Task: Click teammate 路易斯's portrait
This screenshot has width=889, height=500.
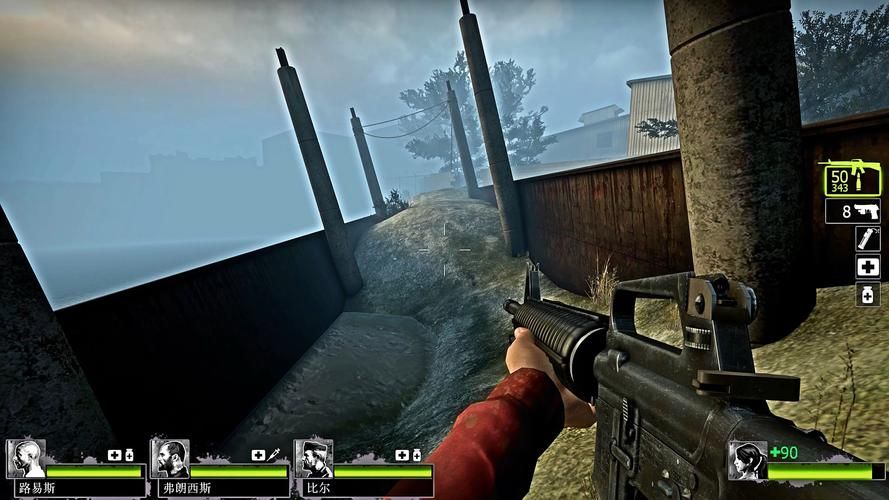Action: 25,459
